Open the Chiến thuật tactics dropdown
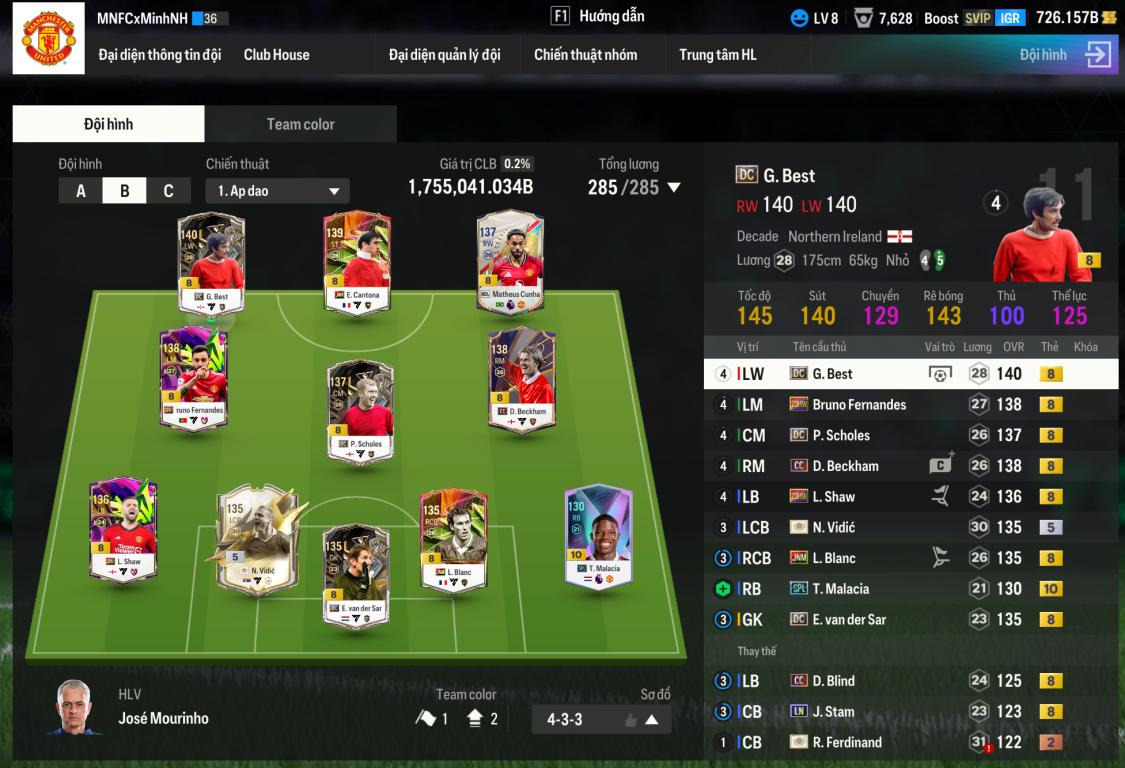Viewport: 1125px width, 768px height. point(277,191)
